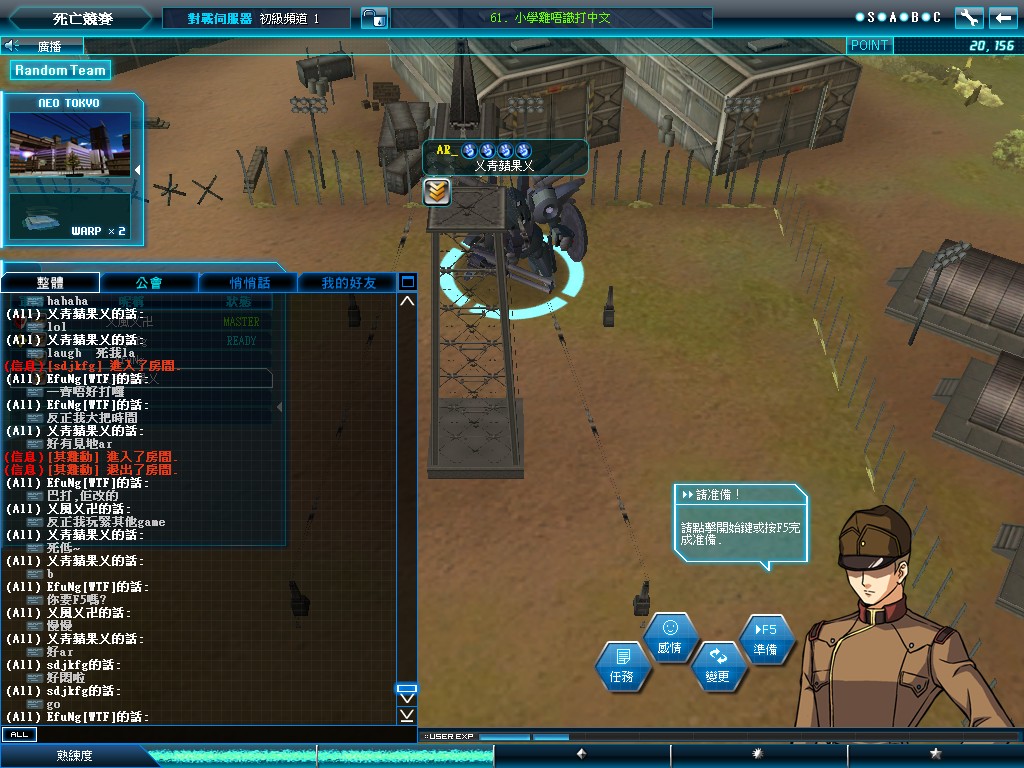Open settings with the wrench icon
Viewport: 1024px width, 768px height.
(x=969, y=18)
